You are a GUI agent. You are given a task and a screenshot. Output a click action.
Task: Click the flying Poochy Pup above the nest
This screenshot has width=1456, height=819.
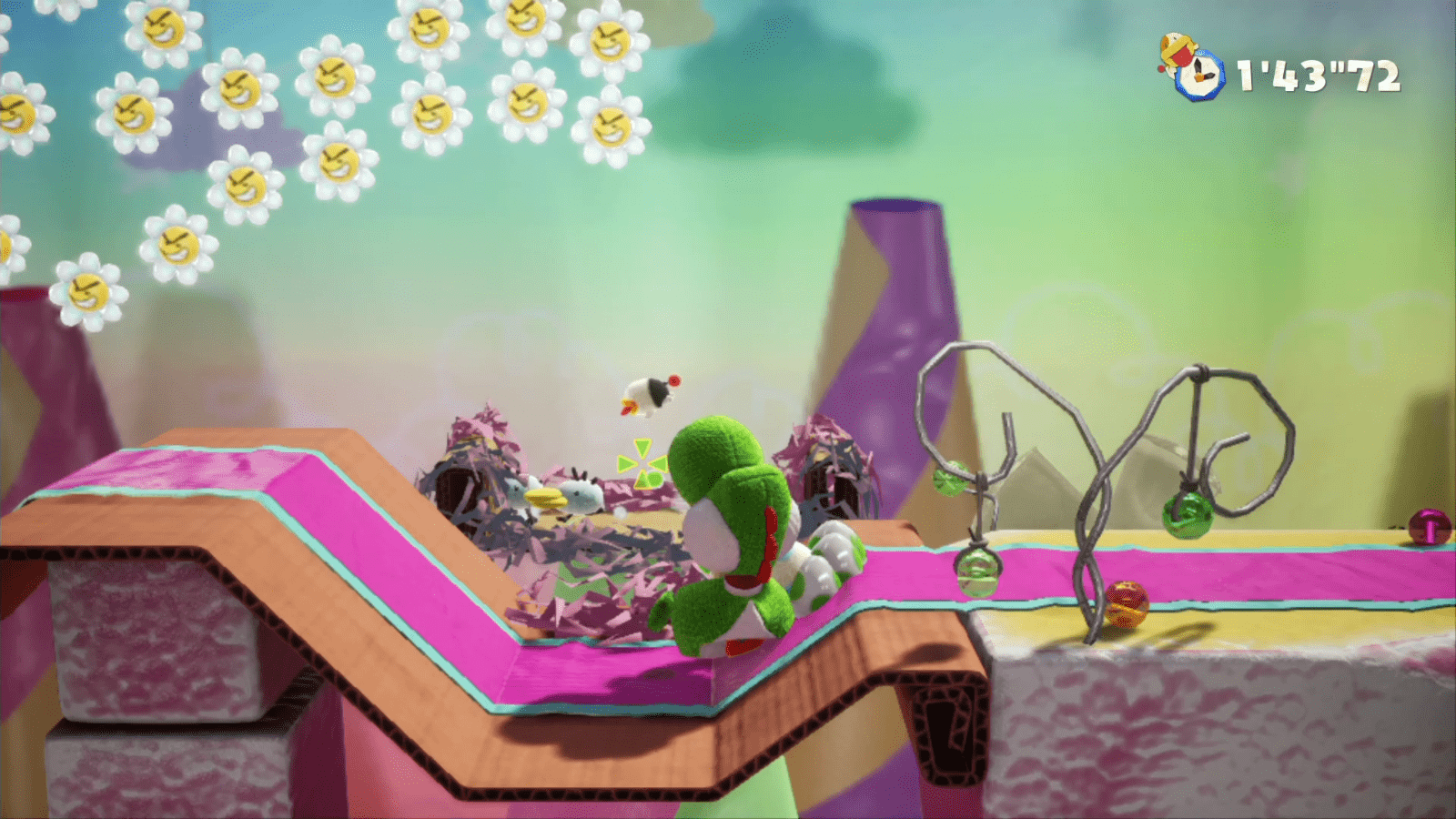pos(651,396)
